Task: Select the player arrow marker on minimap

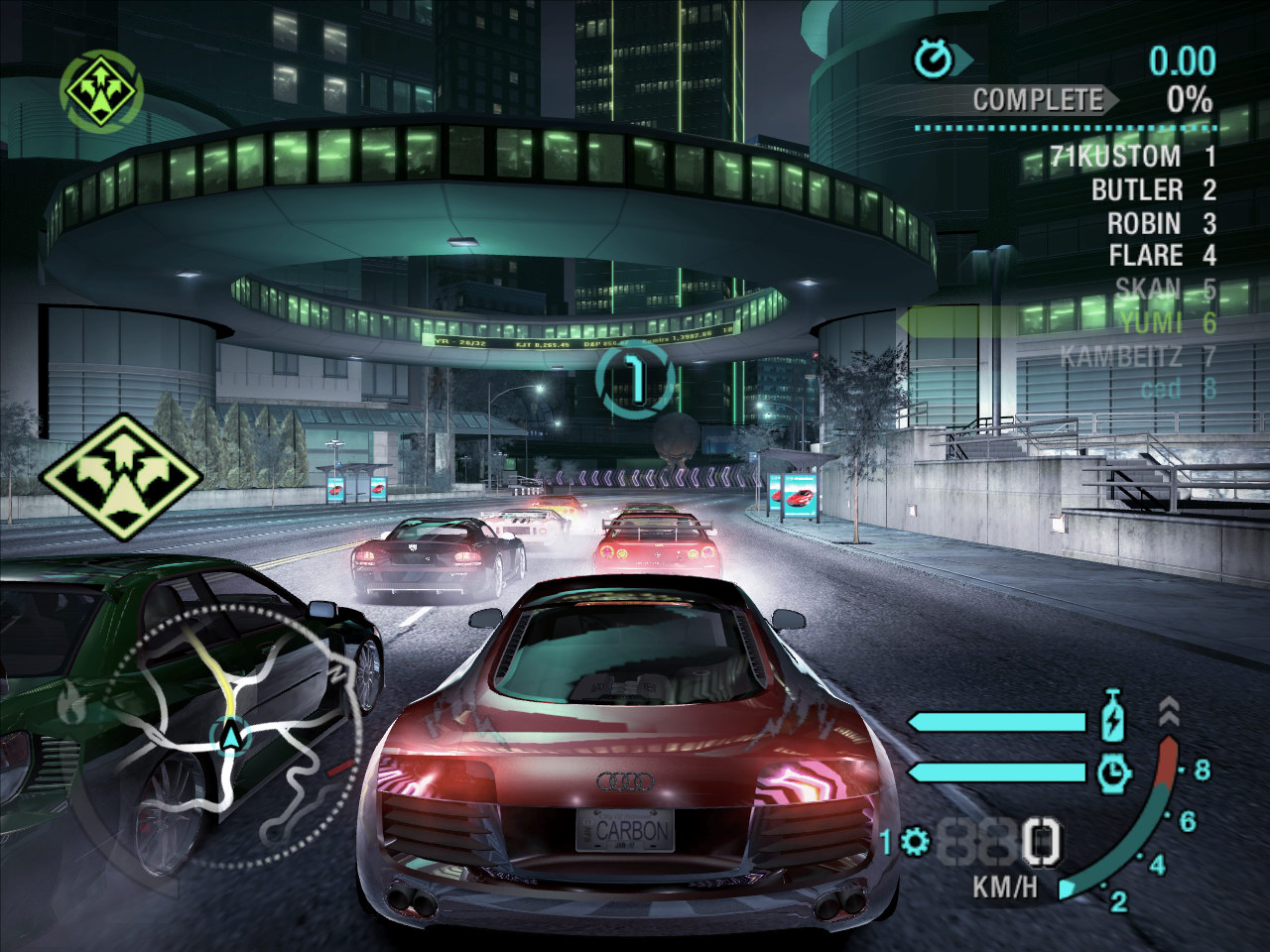Action: click(x=230, y=736)
